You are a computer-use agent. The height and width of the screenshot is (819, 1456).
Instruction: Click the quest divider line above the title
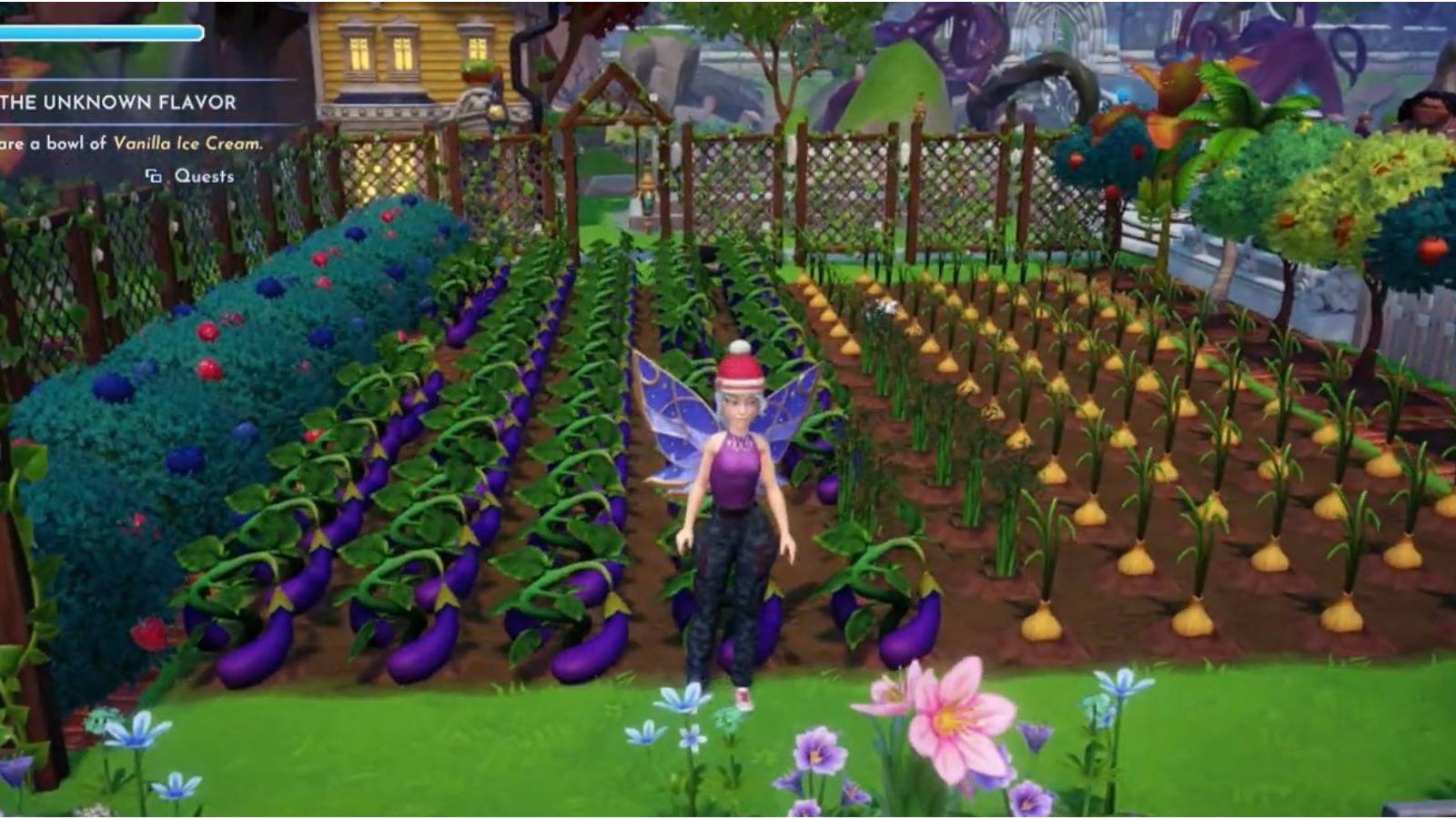point(136,80)
